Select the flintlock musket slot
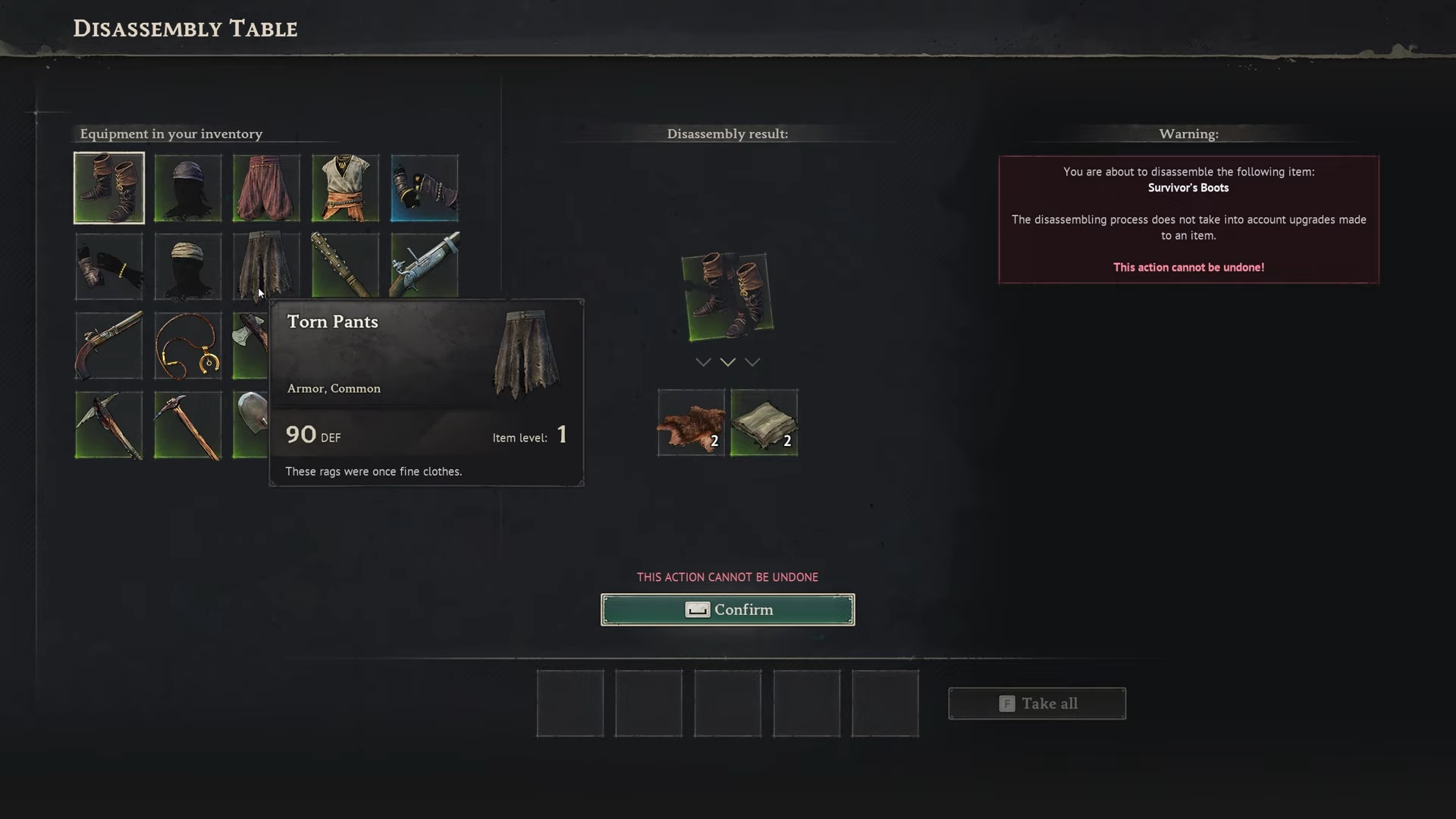This screenshot has width=1456, height=819. pyautogui.click(x=424, y=265)
